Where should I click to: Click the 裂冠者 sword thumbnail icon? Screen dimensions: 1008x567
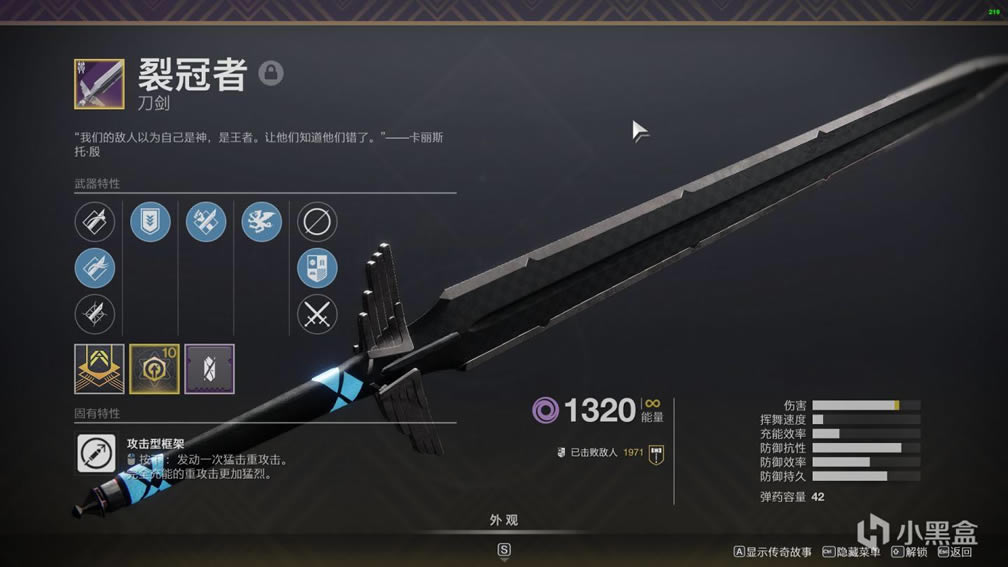pos(99,84)
